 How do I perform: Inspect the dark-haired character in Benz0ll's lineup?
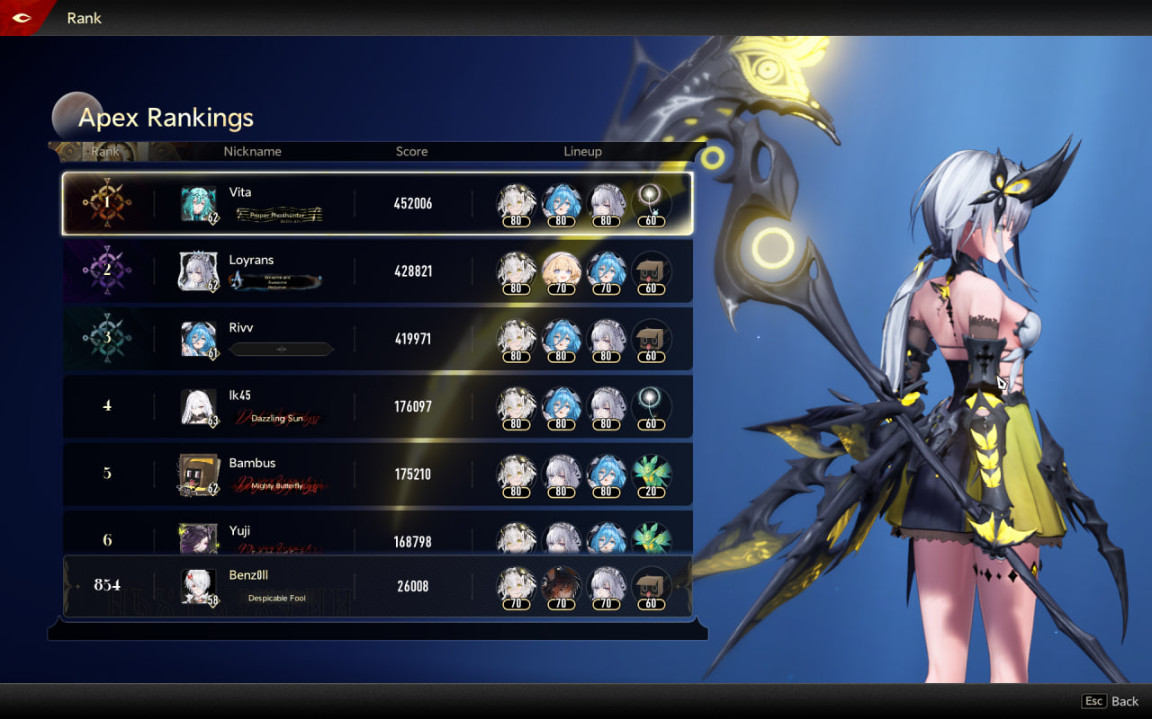pyautogui.click(x=561, y=586)
